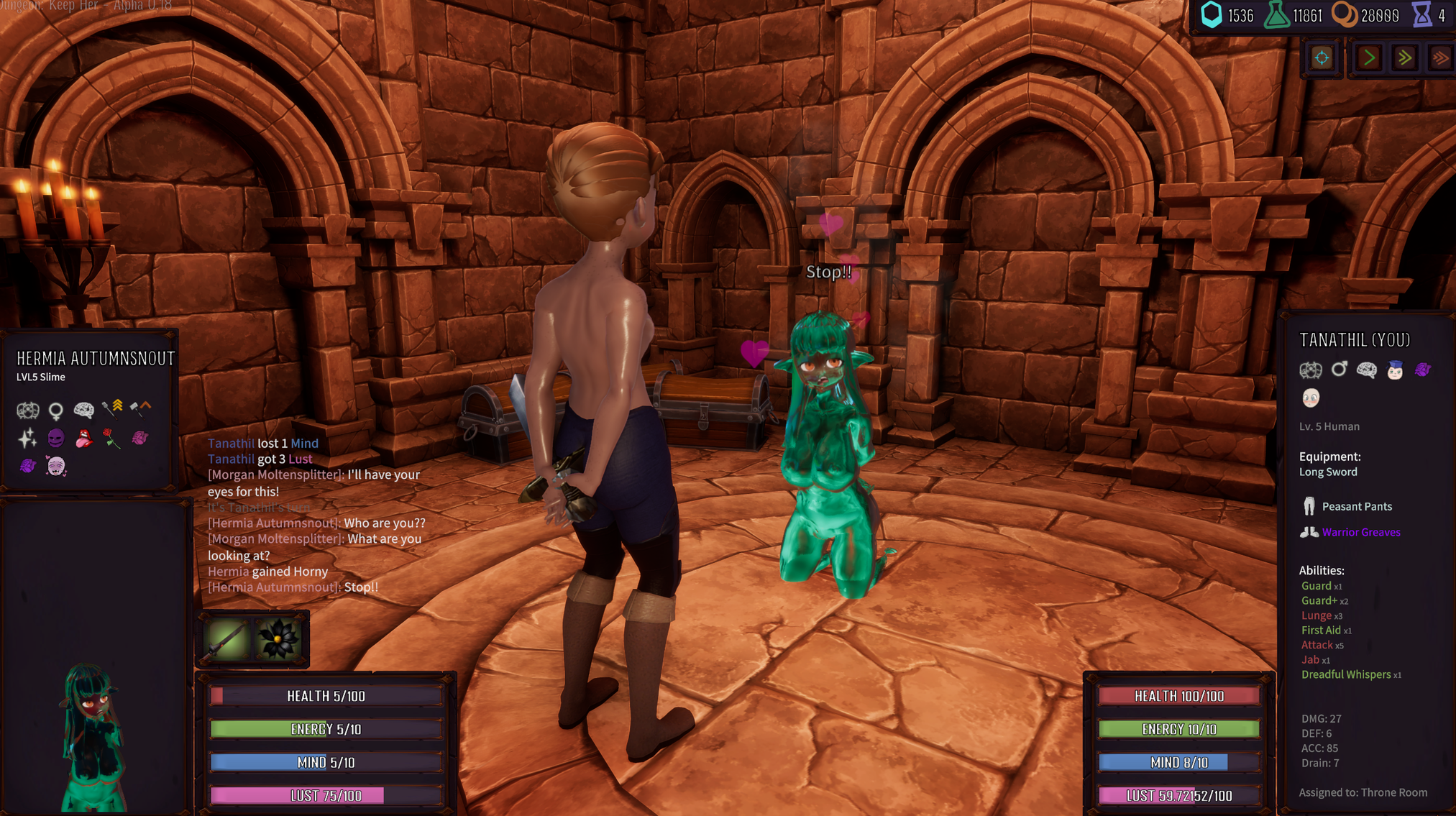Click the male symbol on Tanathil's panel
The image size is (1456, 816).
(1340, 369)
